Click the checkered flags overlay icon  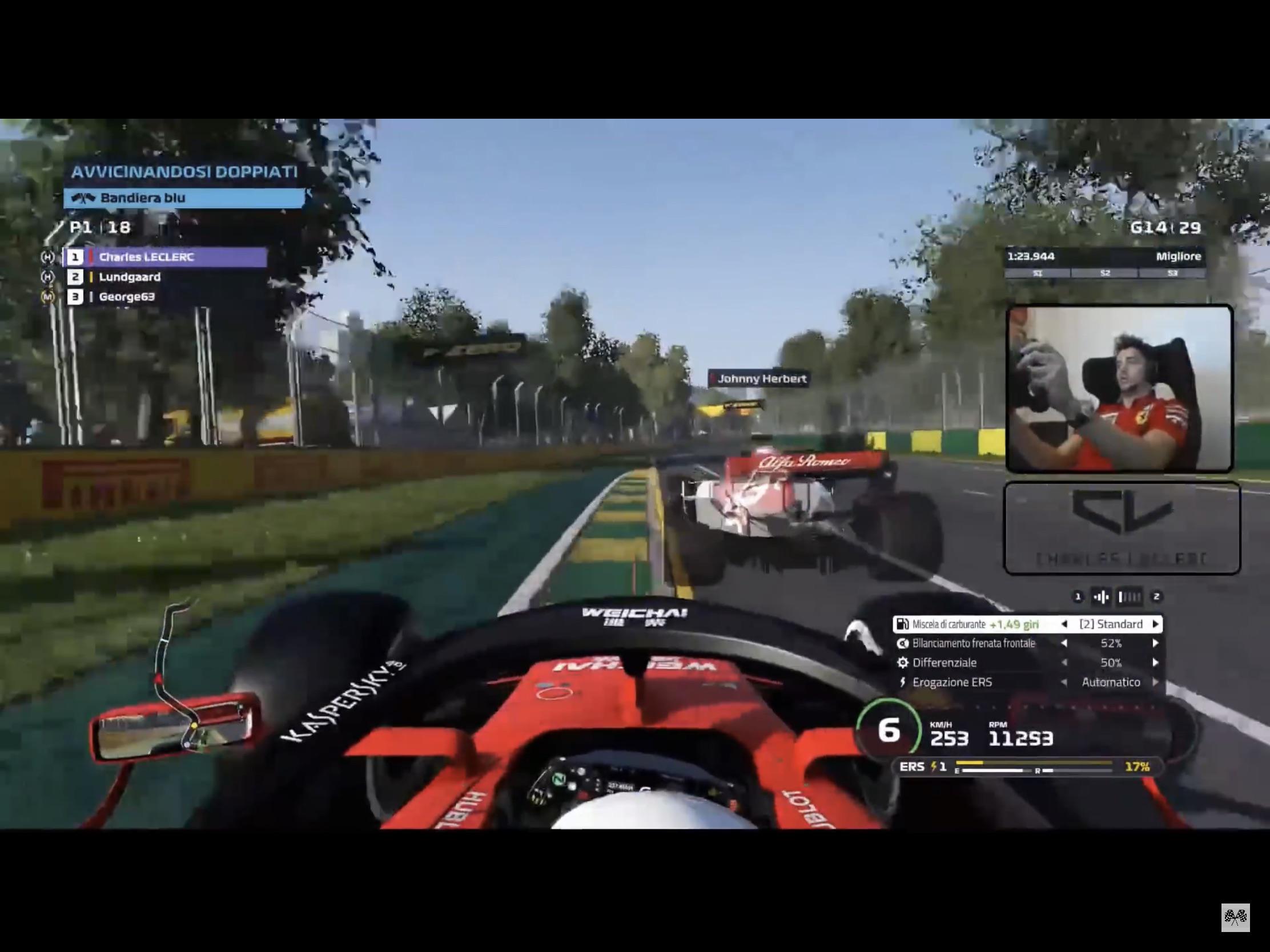pos(1235,918)
